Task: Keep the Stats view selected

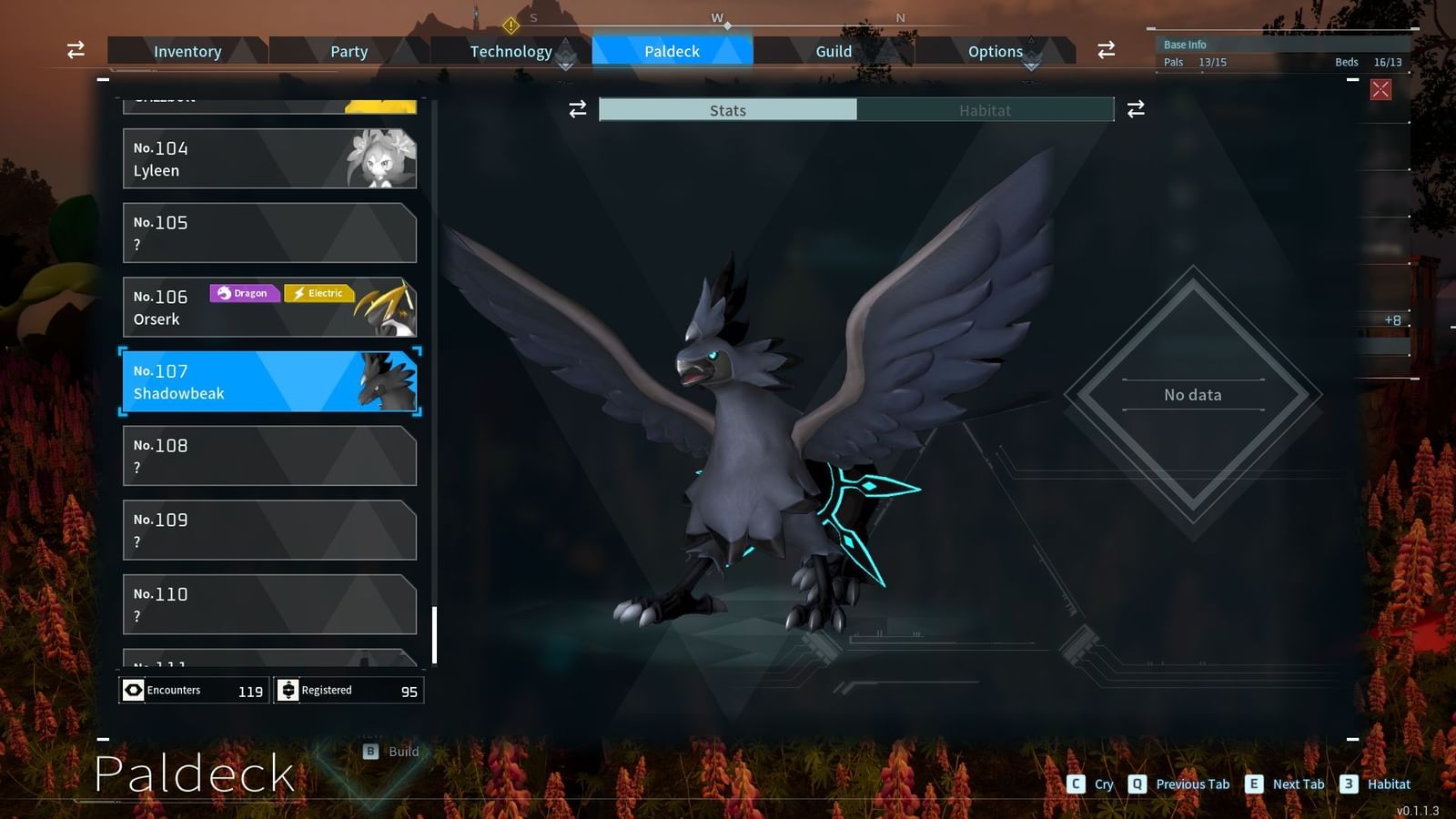Action: [728, 110]
